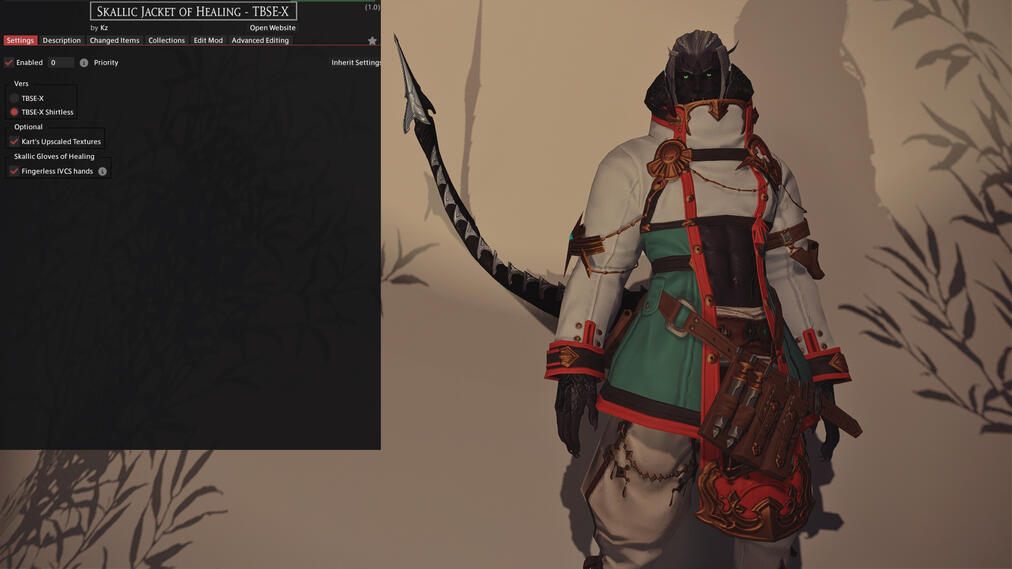Screen dimensions: 1012x569
Task: Show the Collections tab
Action: (166, 40)
